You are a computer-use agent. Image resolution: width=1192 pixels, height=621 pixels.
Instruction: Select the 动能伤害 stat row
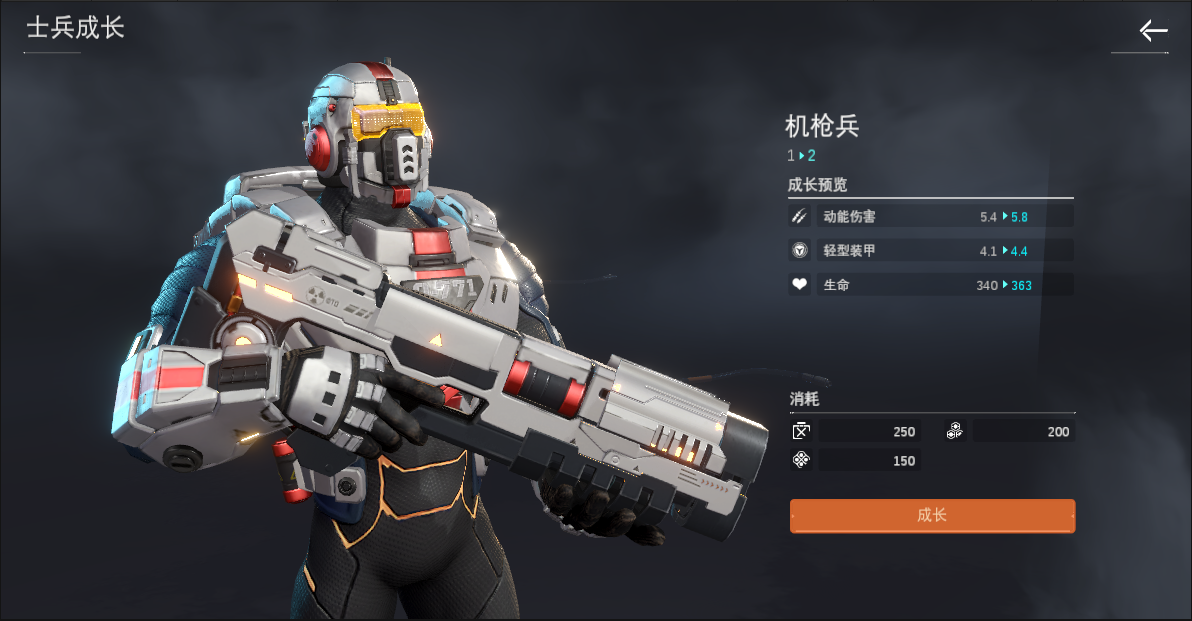coord(930,216)
